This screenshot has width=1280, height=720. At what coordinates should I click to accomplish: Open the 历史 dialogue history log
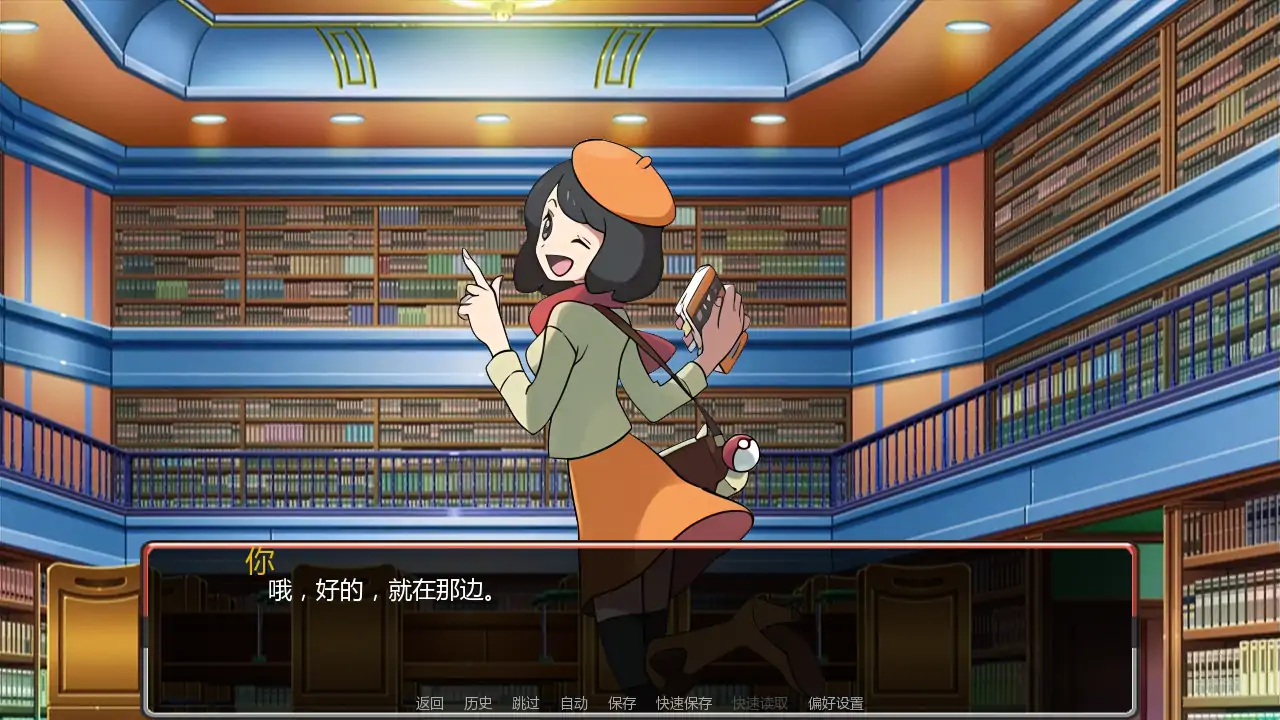coord(478,703)
